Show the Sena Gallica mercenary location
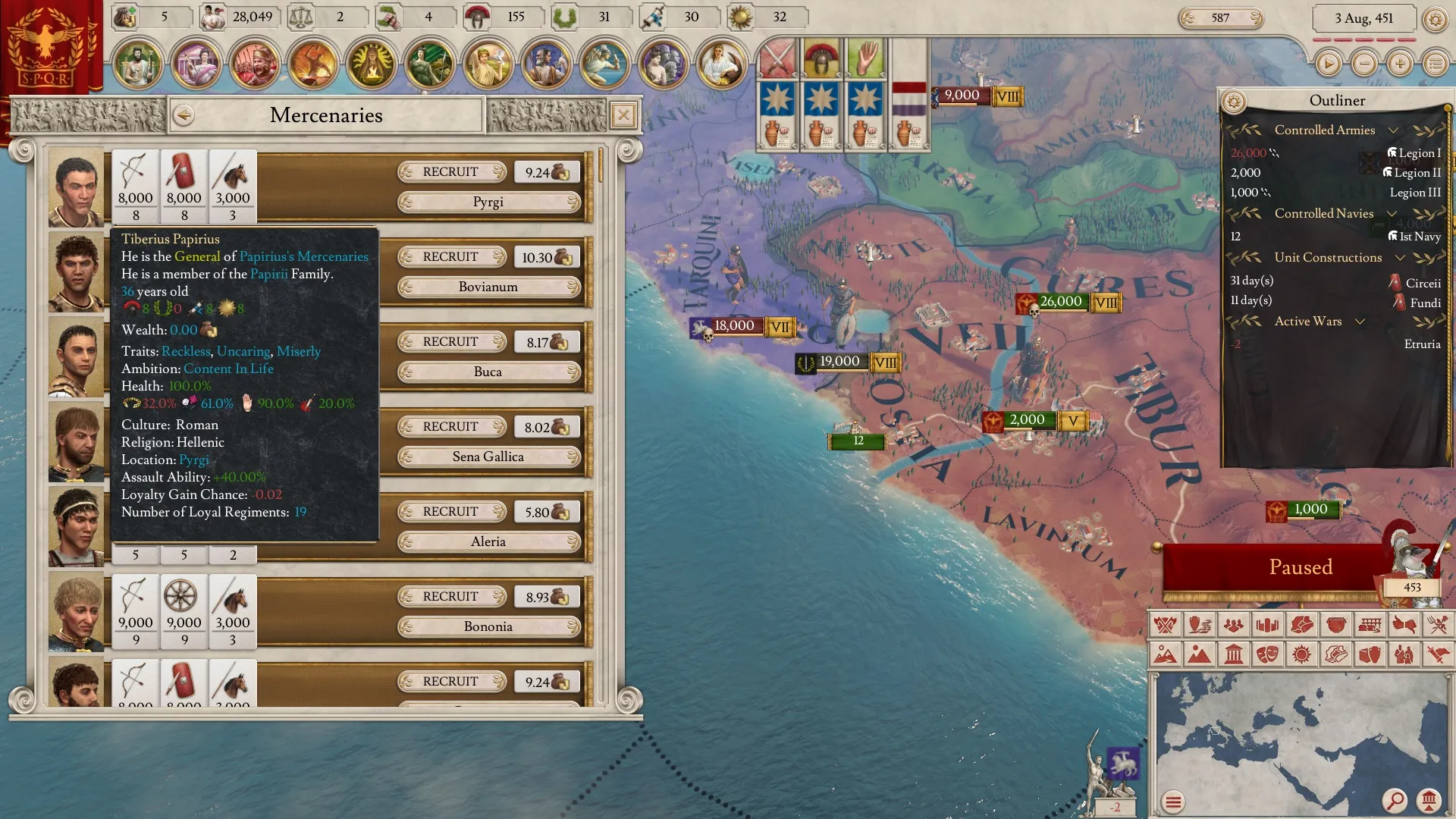 488,457
